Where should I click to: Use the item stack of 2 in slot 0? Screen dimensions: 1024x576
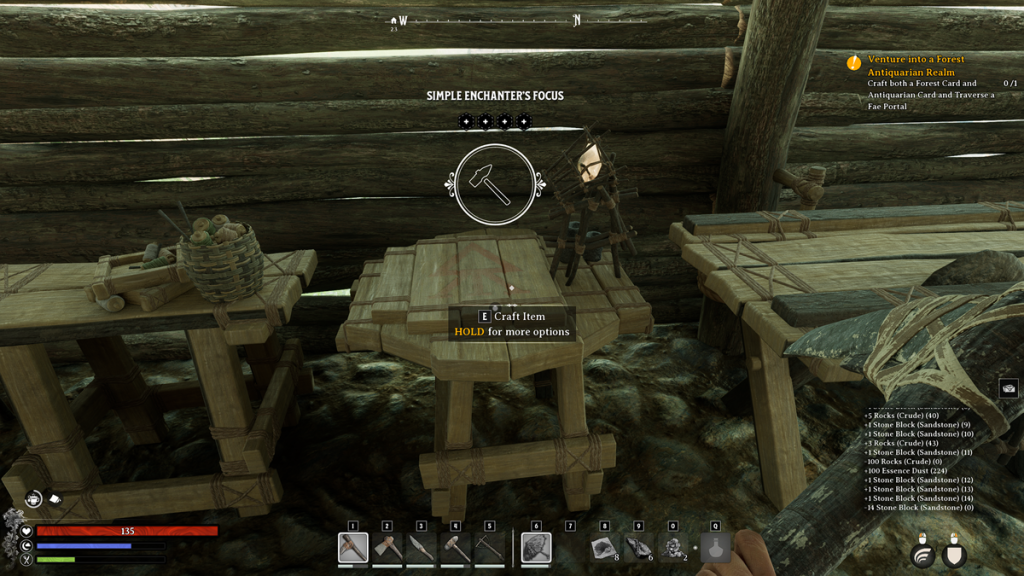(672, 548)
